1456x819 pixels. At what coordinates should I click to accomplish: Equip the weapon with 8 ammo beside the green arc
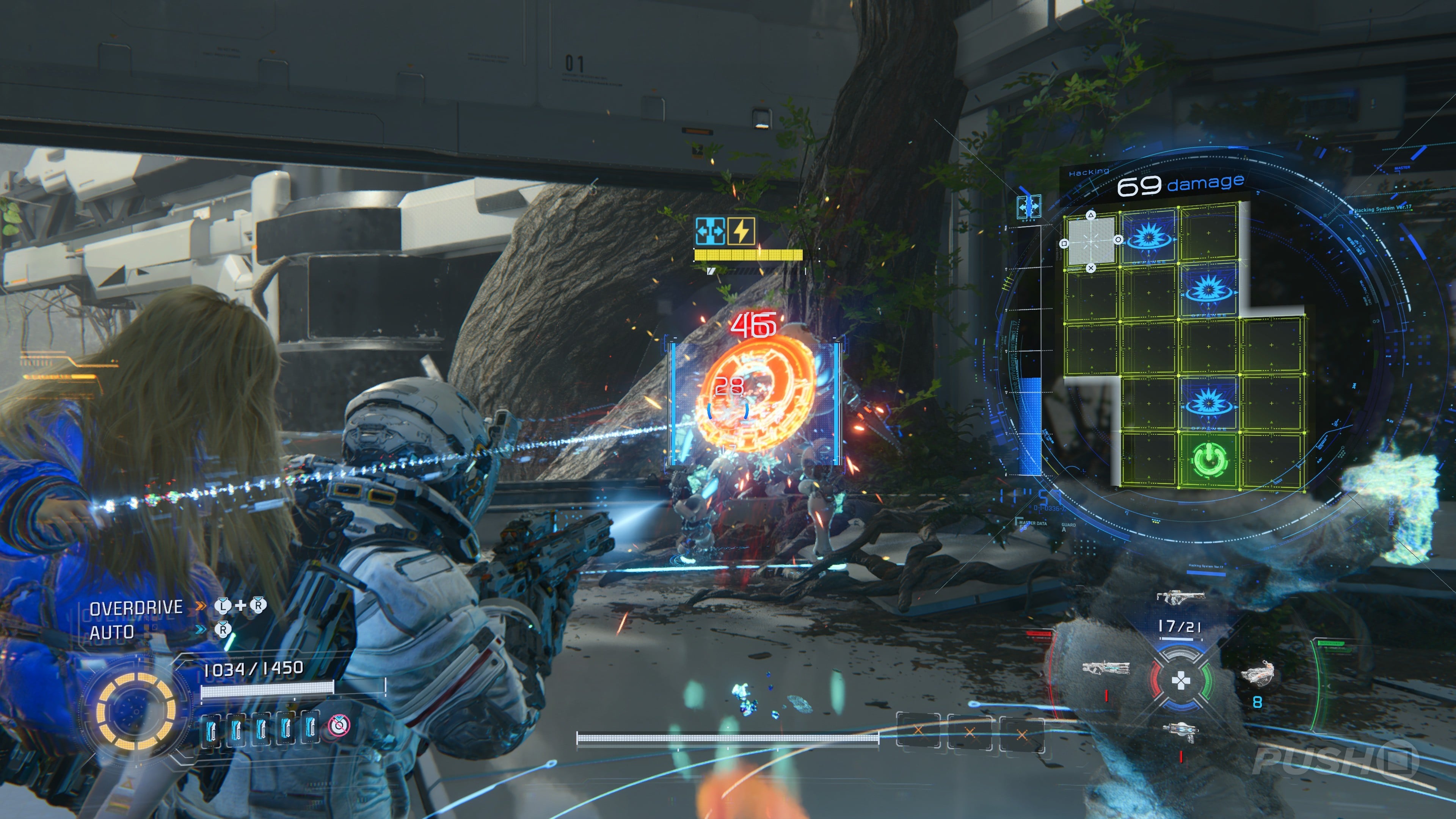pyautogui.click(x=1258, y=673)
